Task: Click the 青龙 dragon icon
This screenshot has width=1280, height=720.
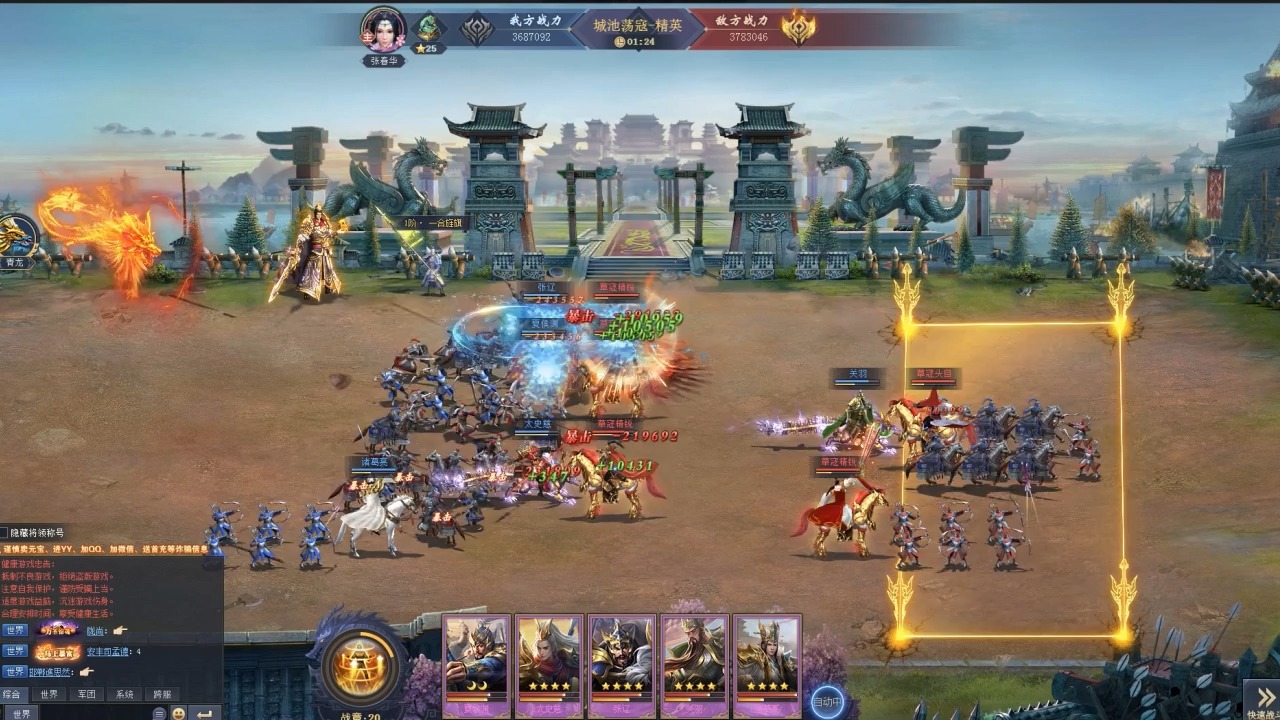Action: click(x=14, y=238)
